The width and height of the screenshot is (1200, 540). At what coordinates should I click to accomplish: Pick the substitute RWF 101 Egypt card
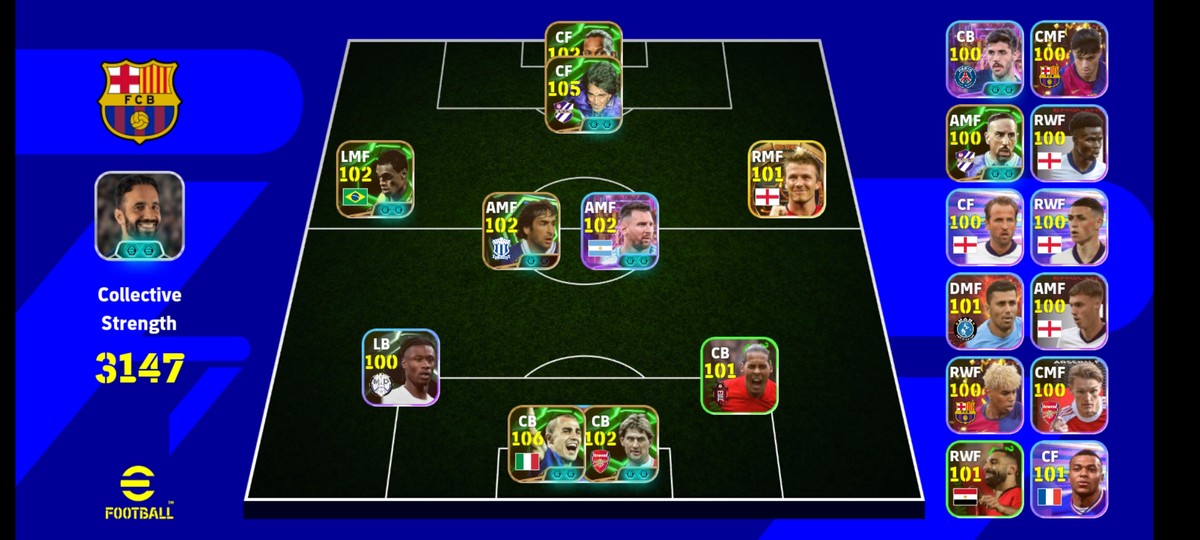[985, 479]
